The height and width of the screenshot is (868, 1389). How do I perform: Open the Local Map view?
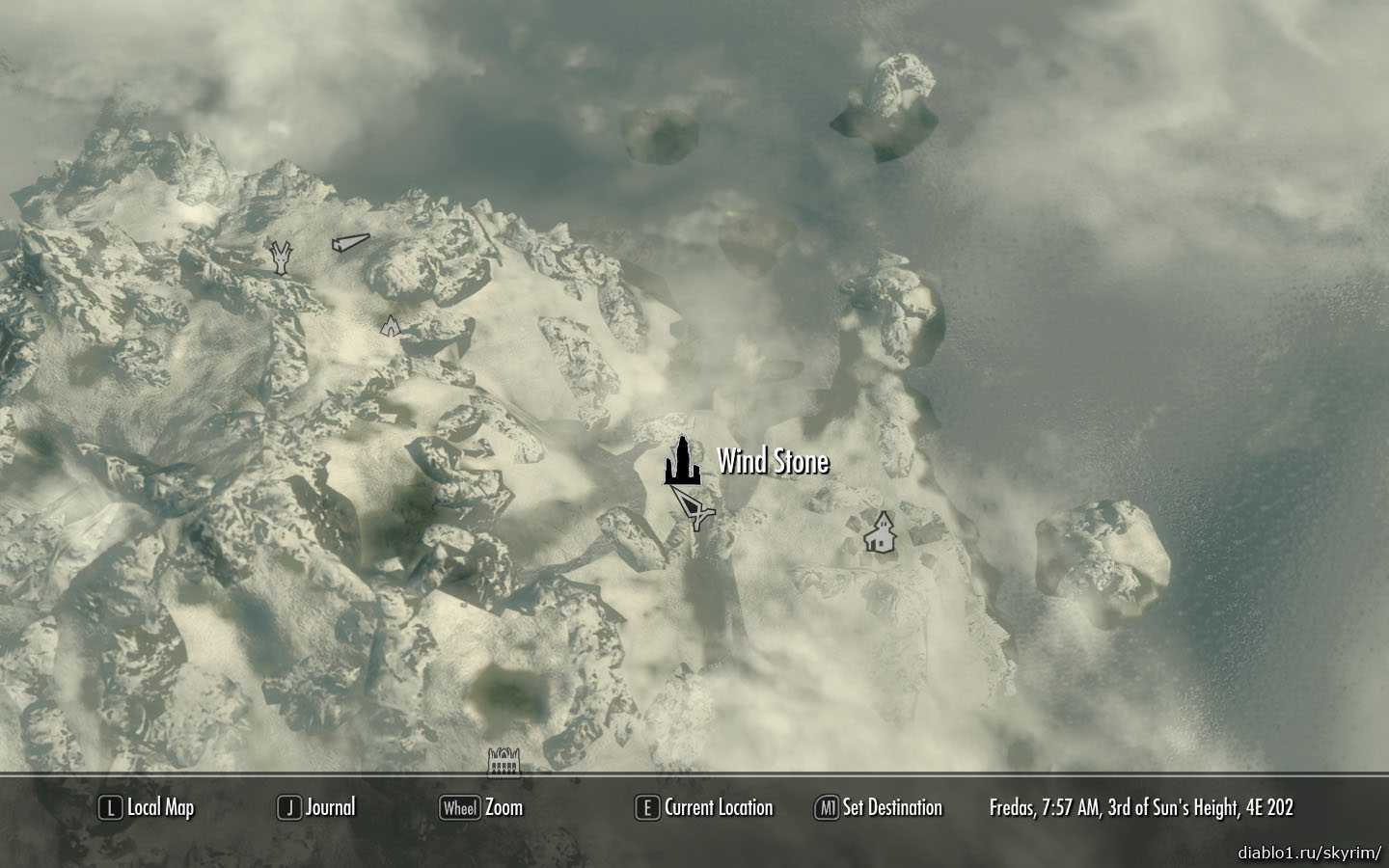147,808
